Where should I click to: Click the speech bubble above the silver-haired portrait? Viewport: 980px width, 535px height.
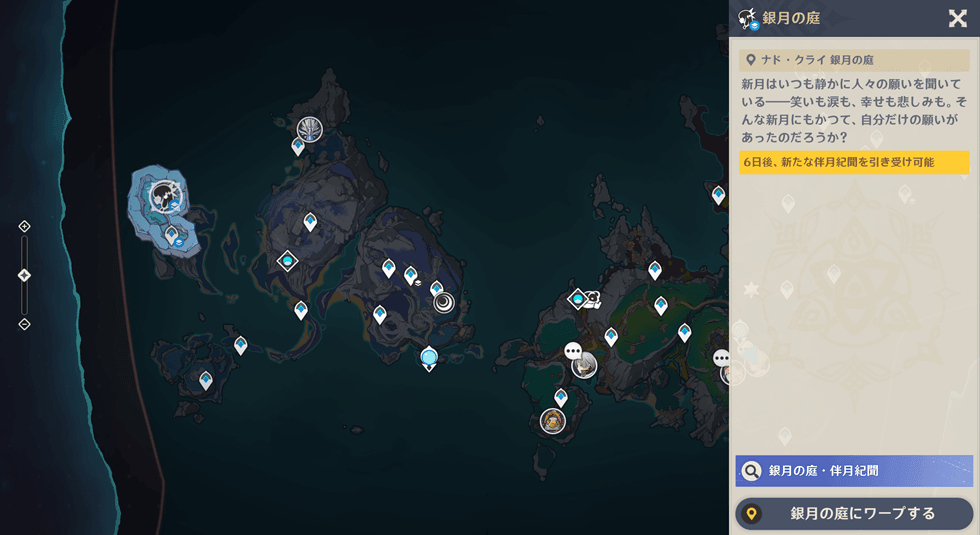(x=573, y=351)
